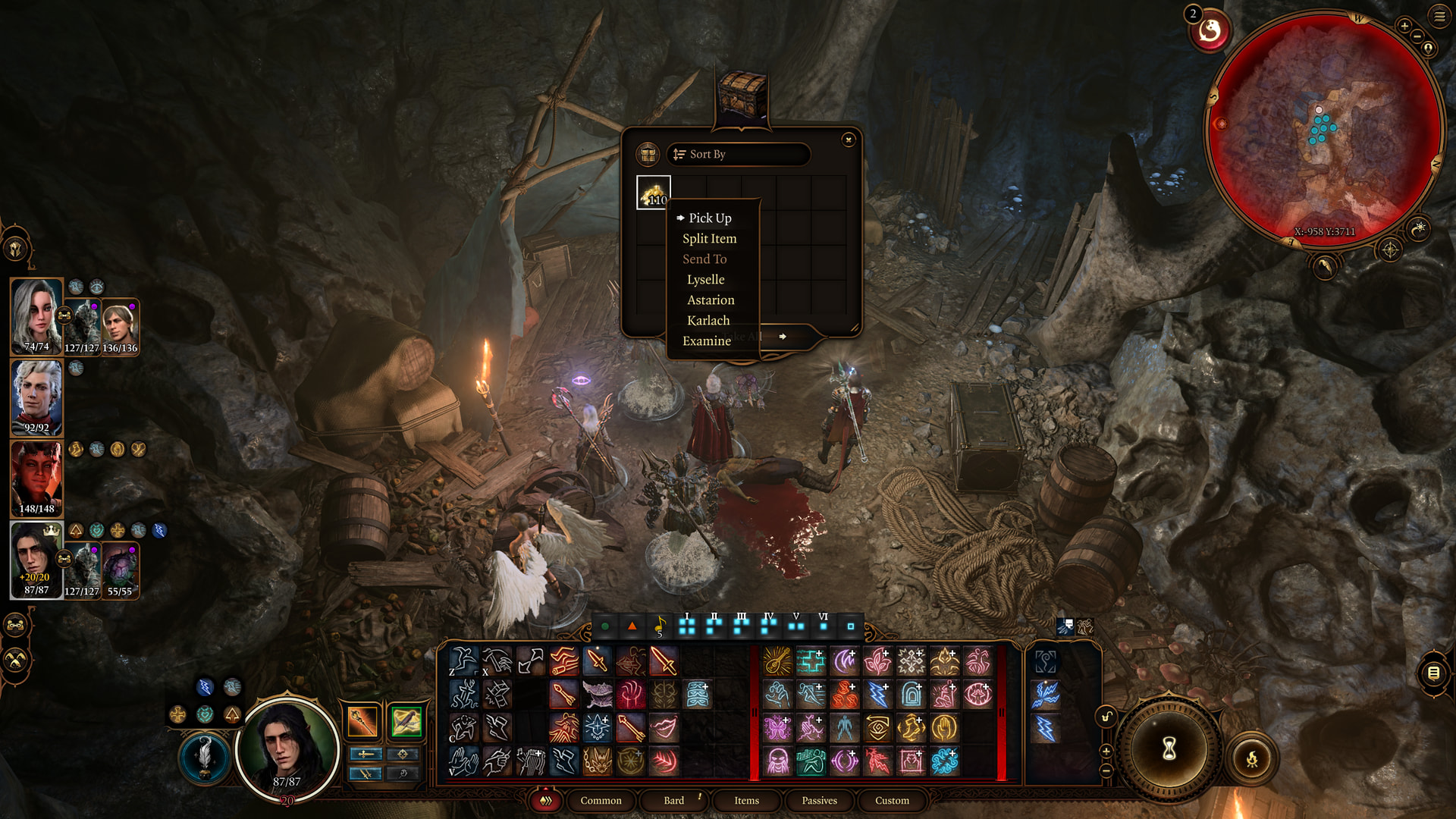Switch to the Custom hotbar tab
This screenshot has width=1456, height=819.
point(892,801)
